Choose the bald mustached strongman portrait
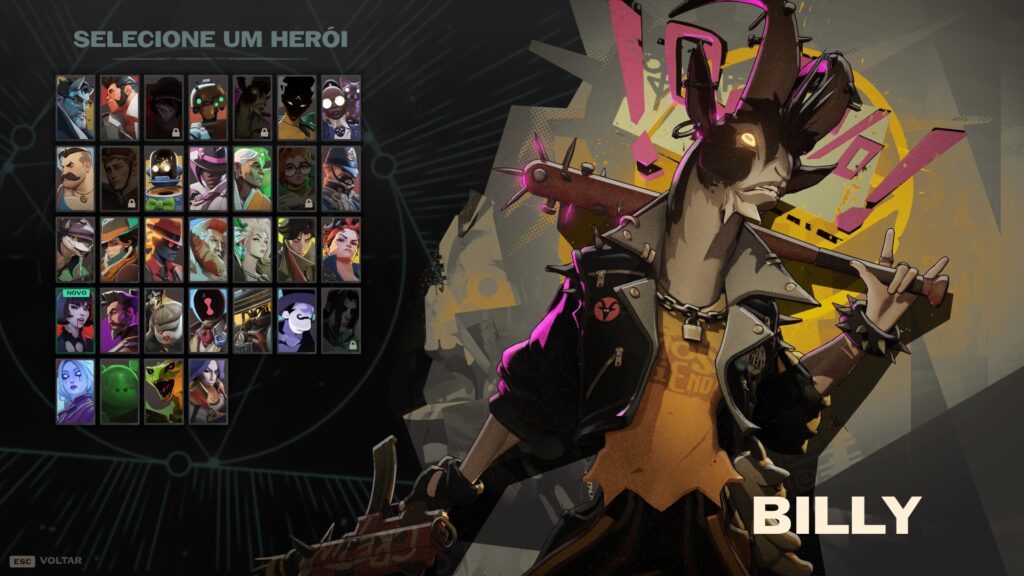Image resolution: width=1024 pixels, height=576 pixels. [x=75, y=178]
